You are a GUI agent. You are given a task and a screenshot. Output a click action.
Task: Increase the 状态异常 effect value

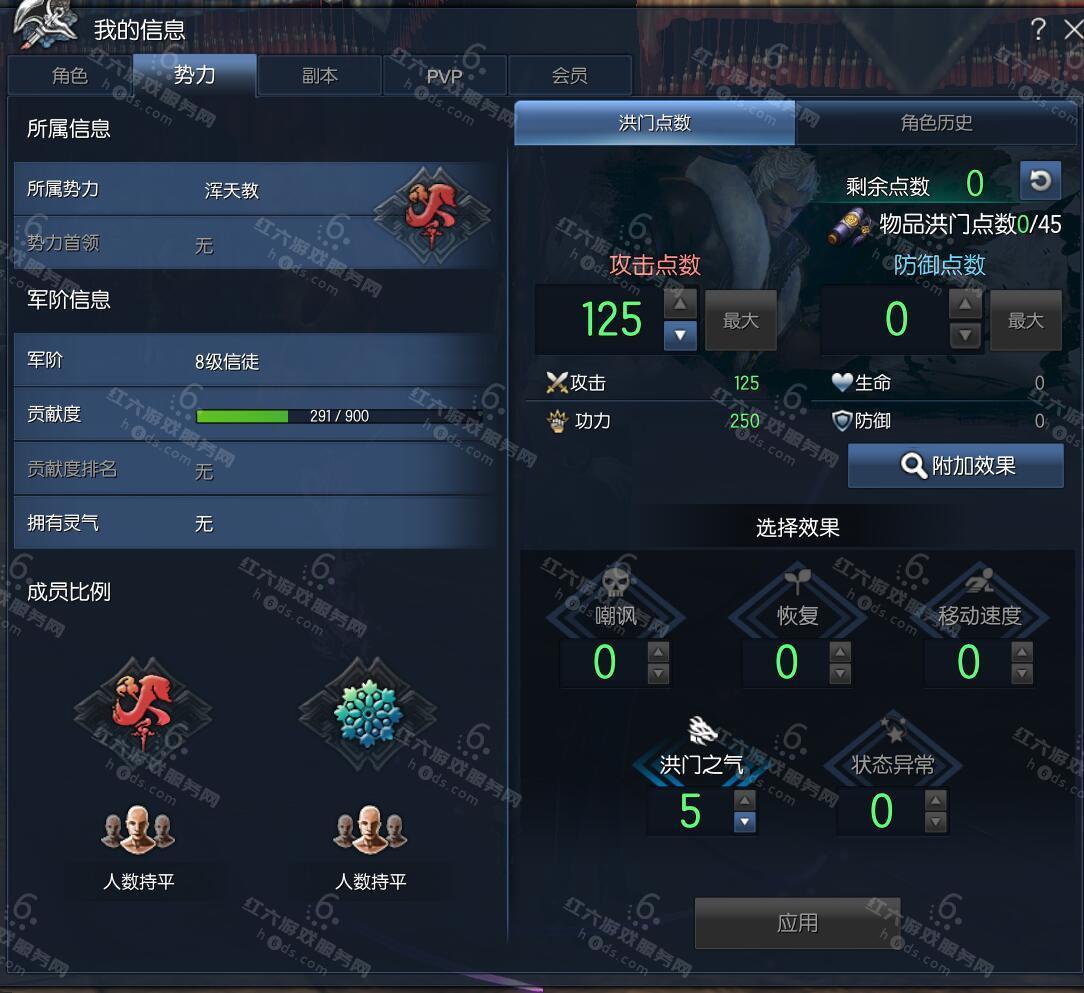(x=936, y=800)
